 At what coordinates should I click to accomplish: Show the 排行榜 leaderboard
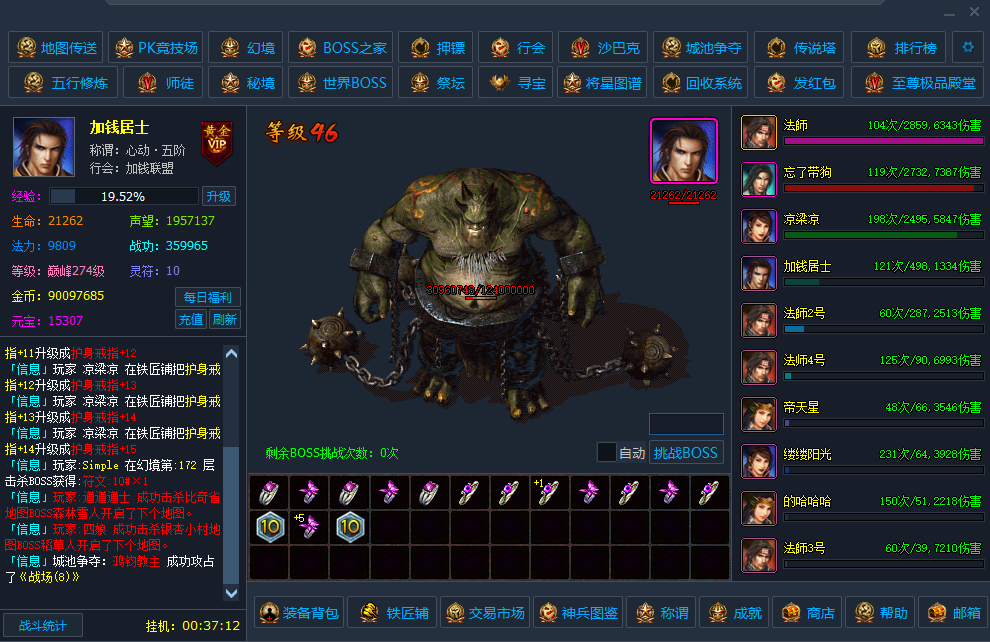click(x=902, y=47)
